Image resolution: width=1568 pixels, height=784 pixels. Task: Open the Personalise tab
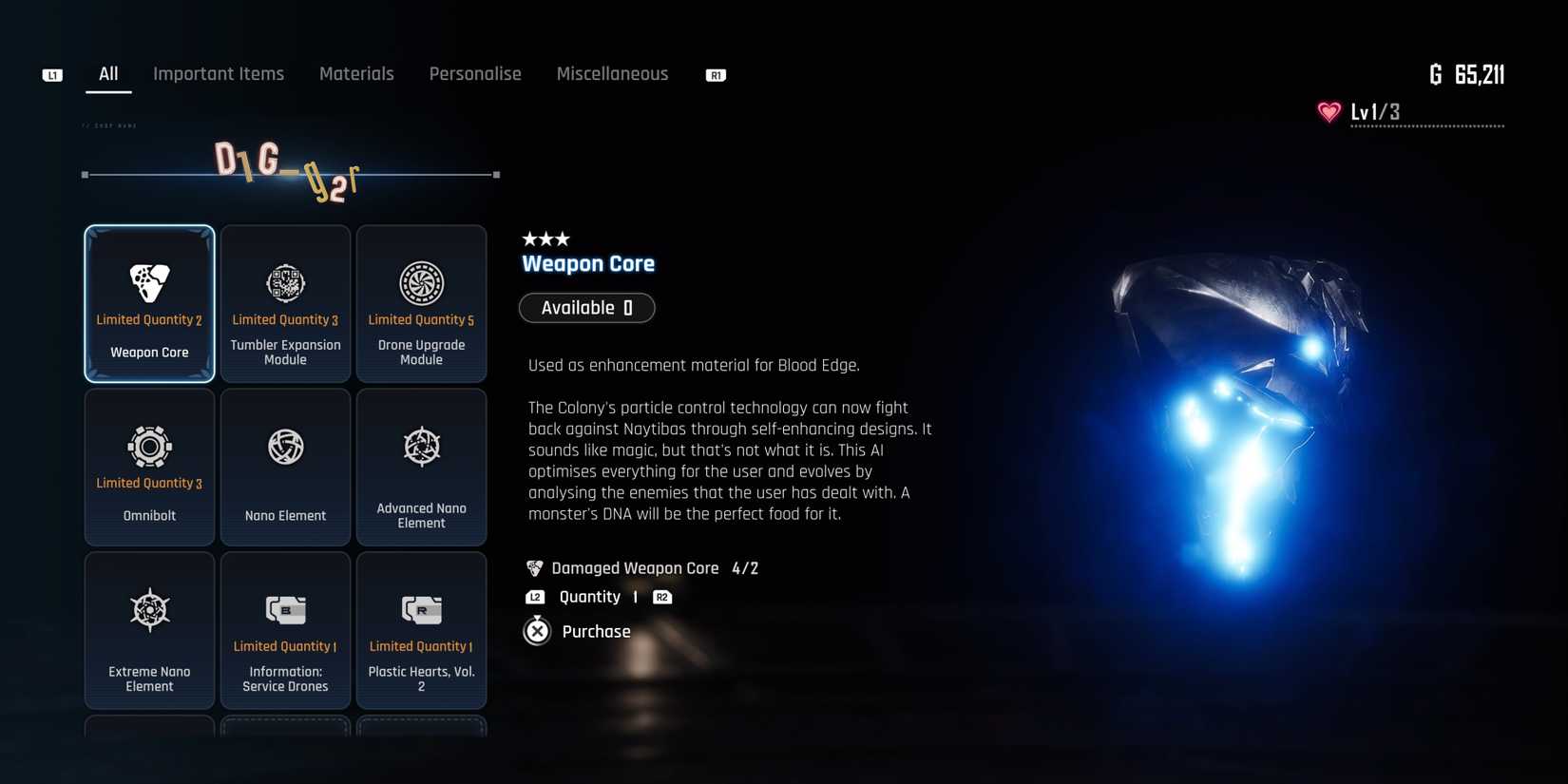475,73
